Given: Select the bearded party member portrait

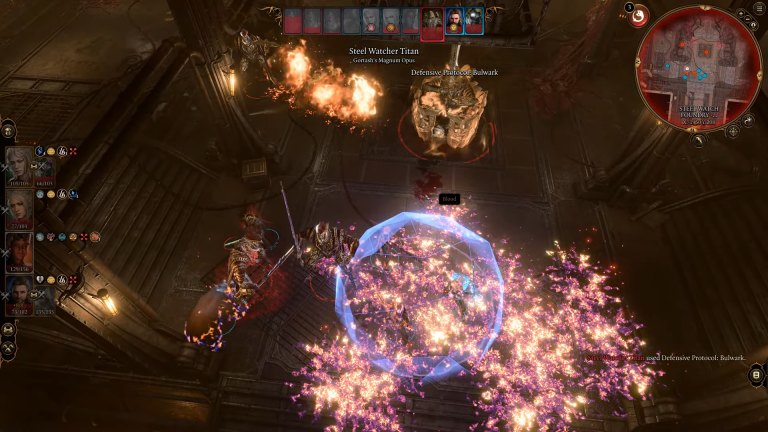Looking at the screenshot, I should click(x=19, y=293).
